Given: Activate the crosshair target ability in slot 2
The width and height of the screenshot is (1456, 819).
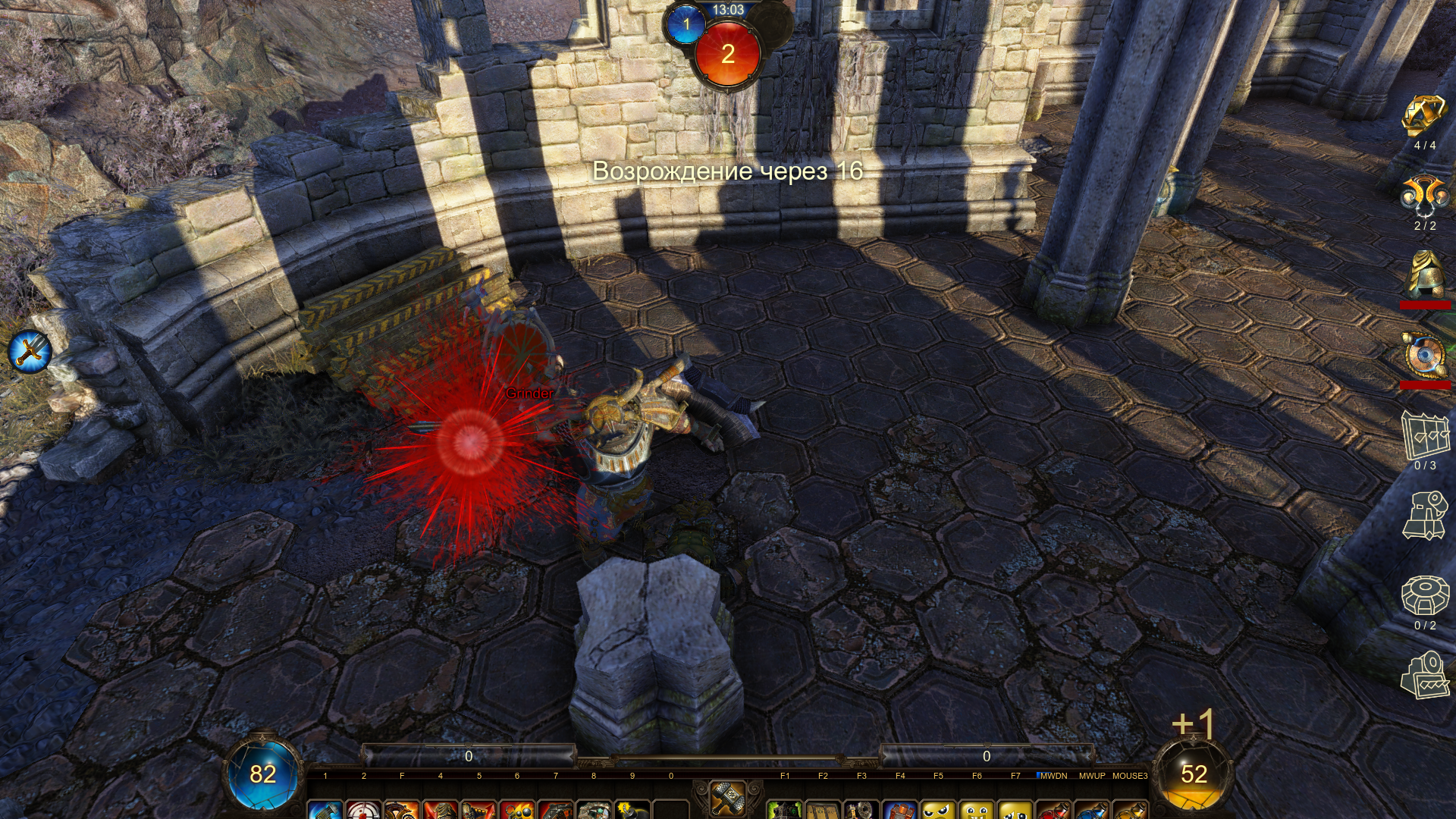Looking at the screenshot, I should pyautogui.click(x=363, y=809).
